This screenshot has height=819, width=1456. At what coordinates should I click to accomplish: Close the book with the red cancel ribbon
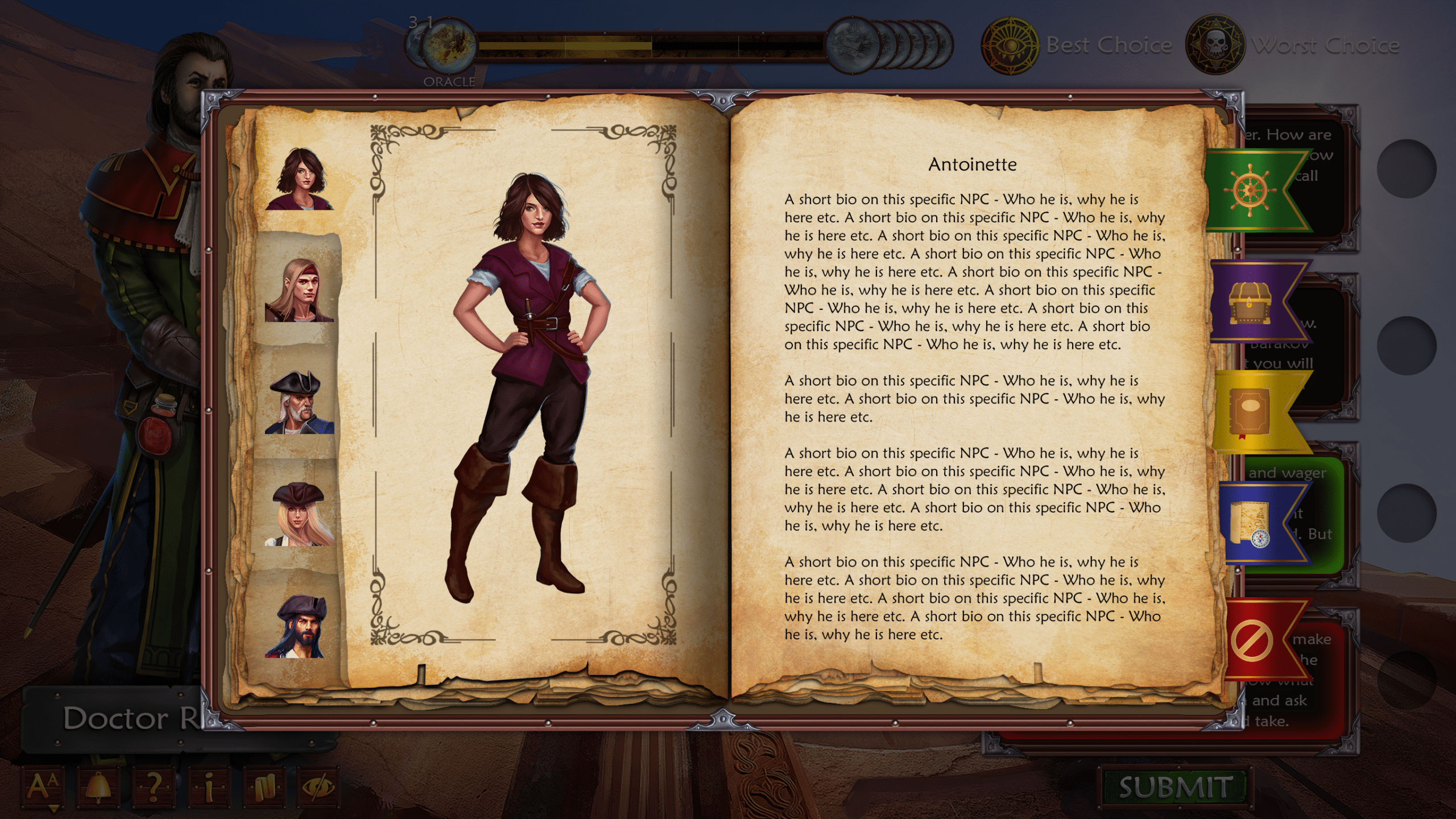pyautogui.click(x=1253, y=641)
